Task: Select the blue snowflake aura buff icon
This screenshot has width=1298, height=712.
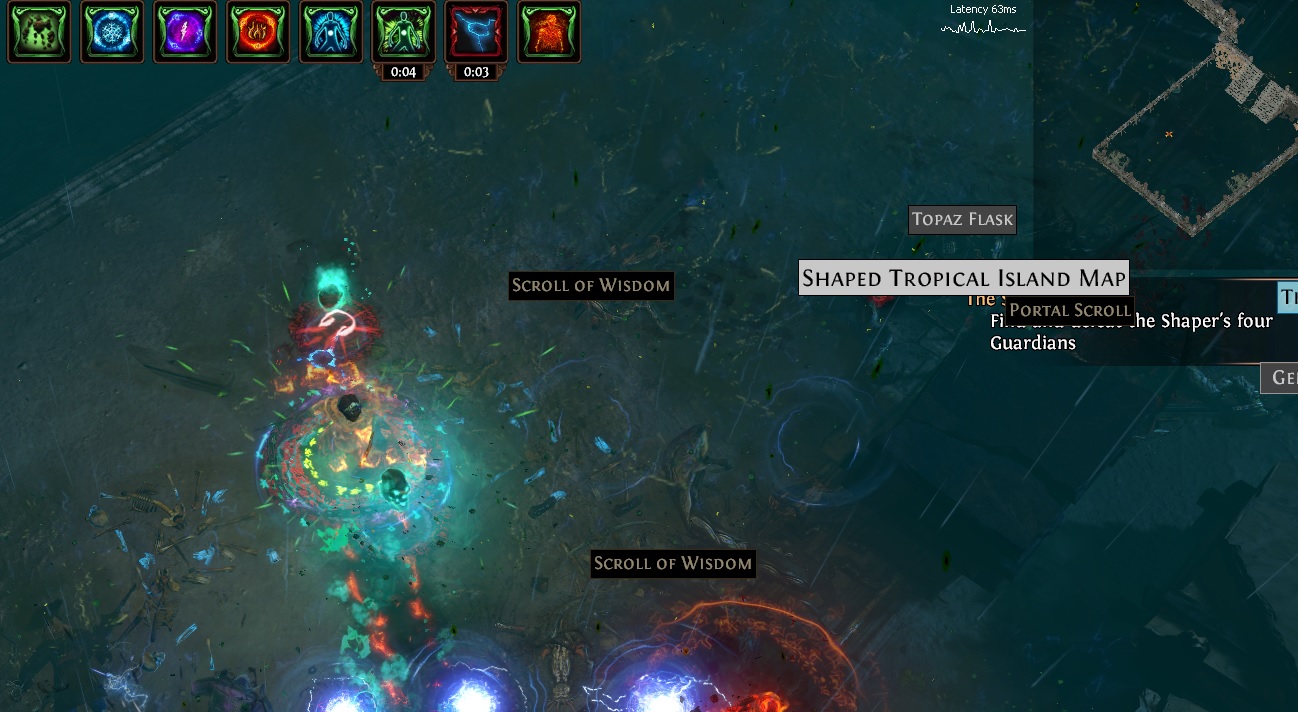Action: click(112, 31)
